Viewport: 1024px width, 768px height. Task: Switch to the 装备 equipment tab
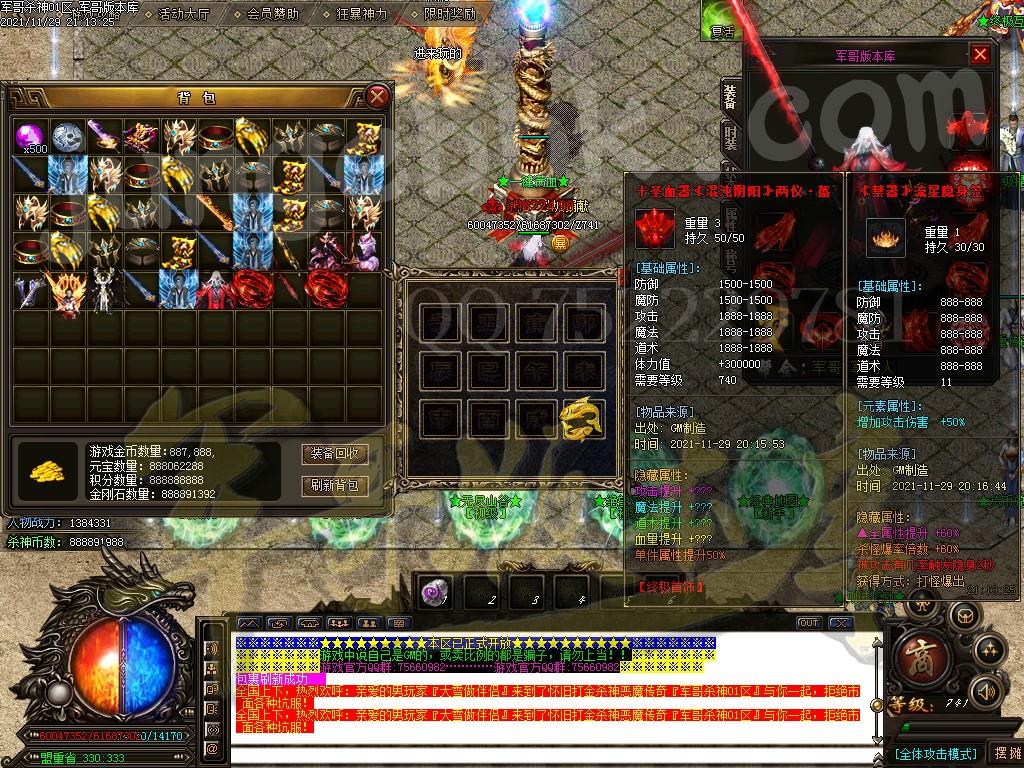coord(731,95)
